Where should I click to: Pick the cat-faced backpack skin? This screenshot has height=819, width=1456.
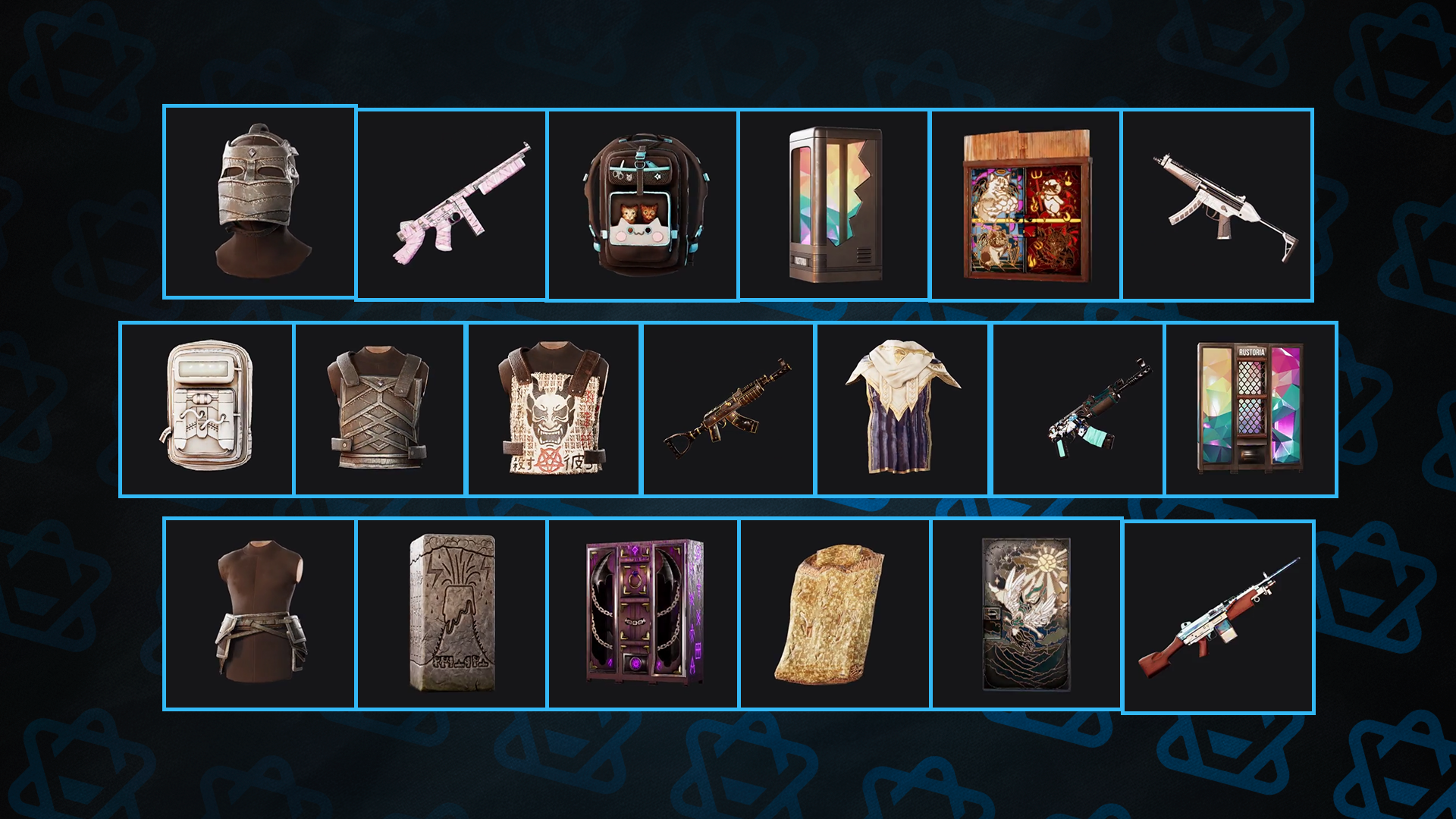click(x=643, y=205)
